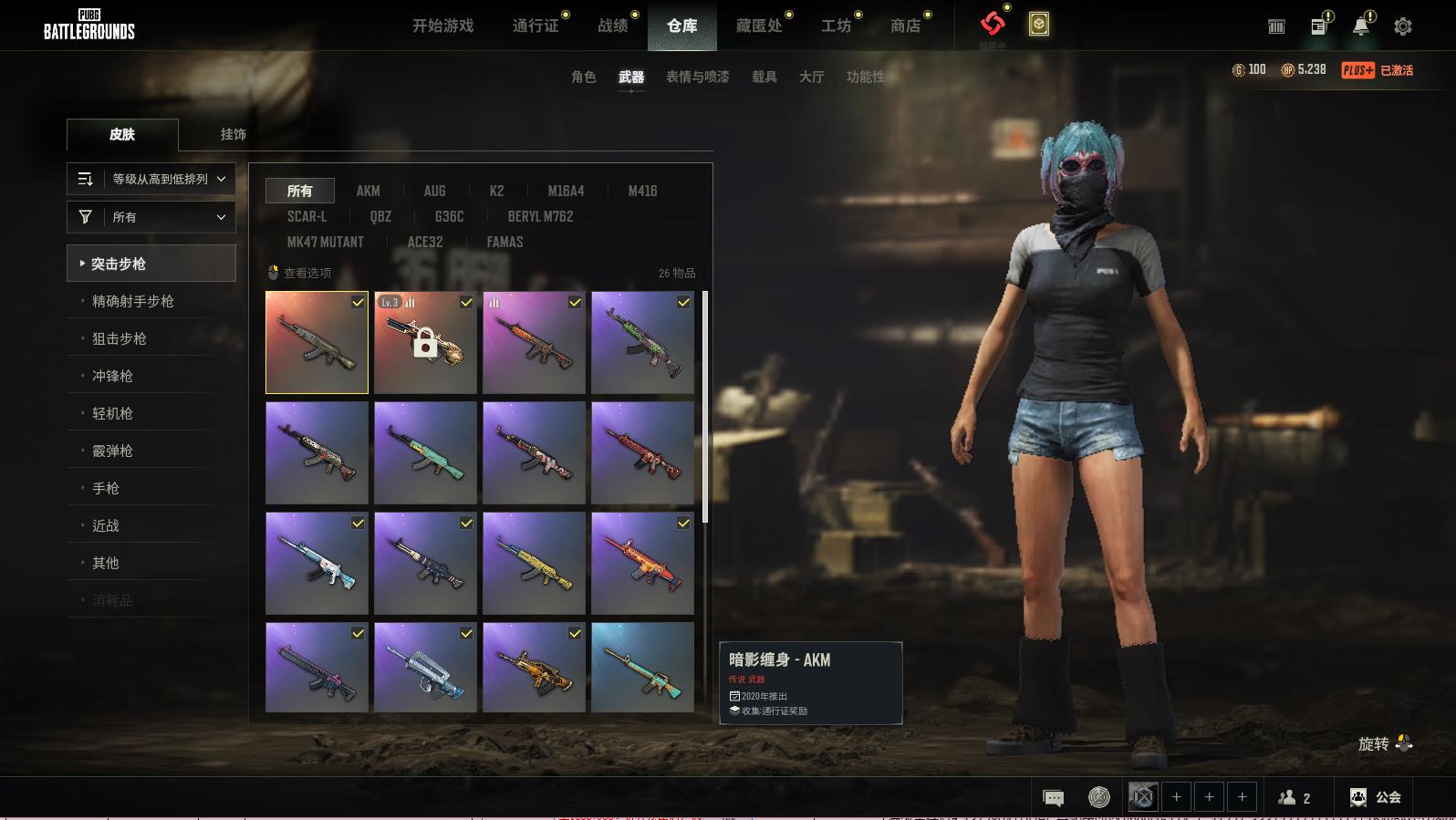Open the 所有 filter dropdown
1456x820 pixels.
151,217
